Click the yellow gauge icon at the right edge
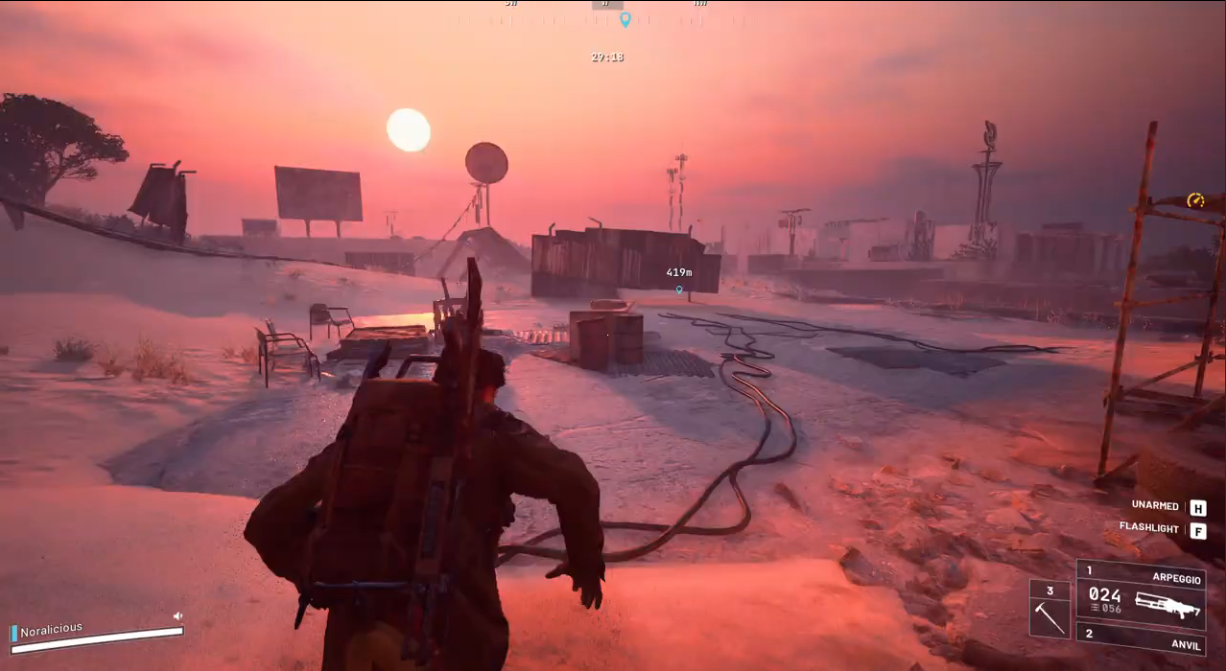 tap(1195, 200)
